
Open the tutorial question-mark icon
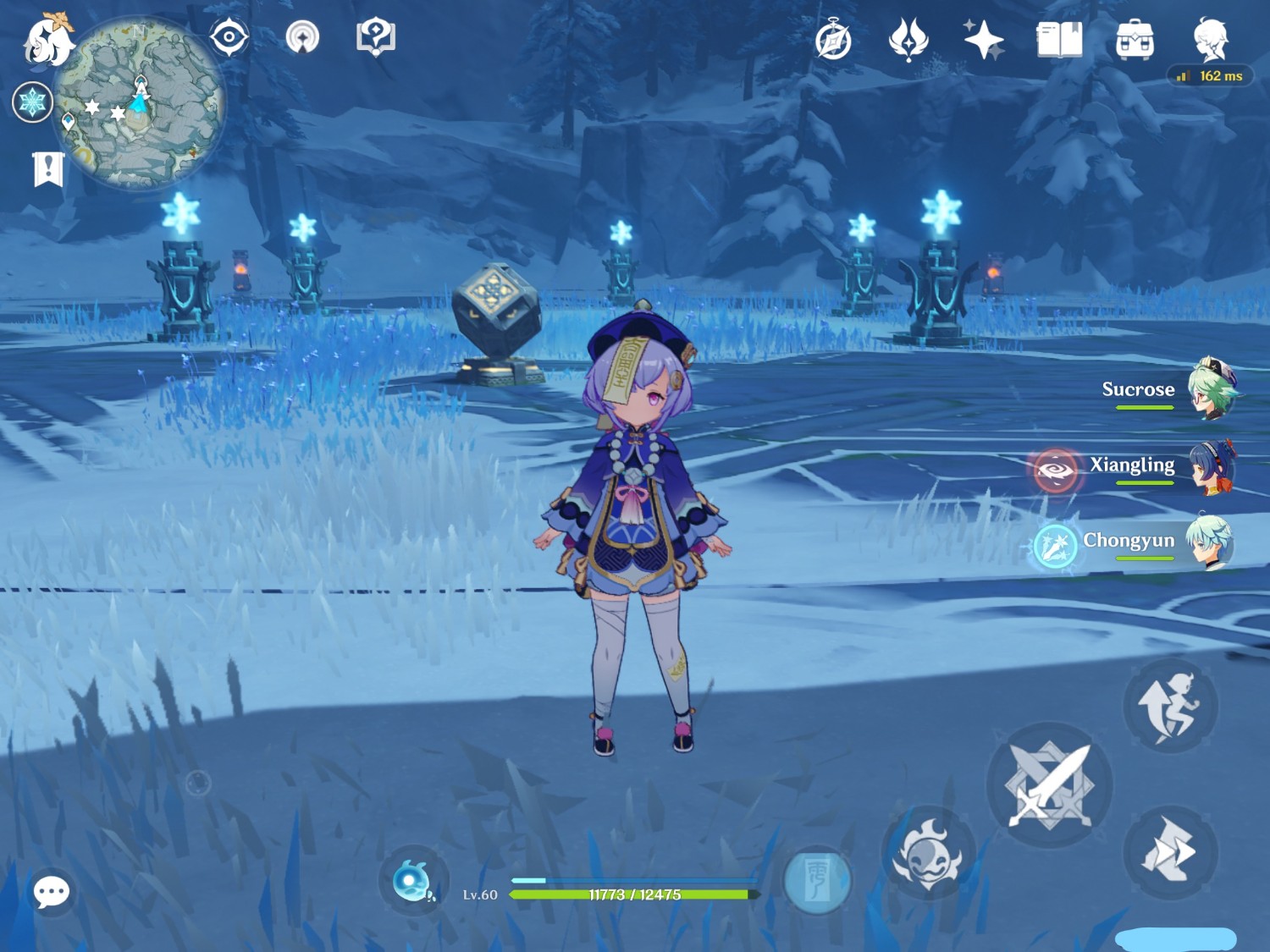click(376, 38)
